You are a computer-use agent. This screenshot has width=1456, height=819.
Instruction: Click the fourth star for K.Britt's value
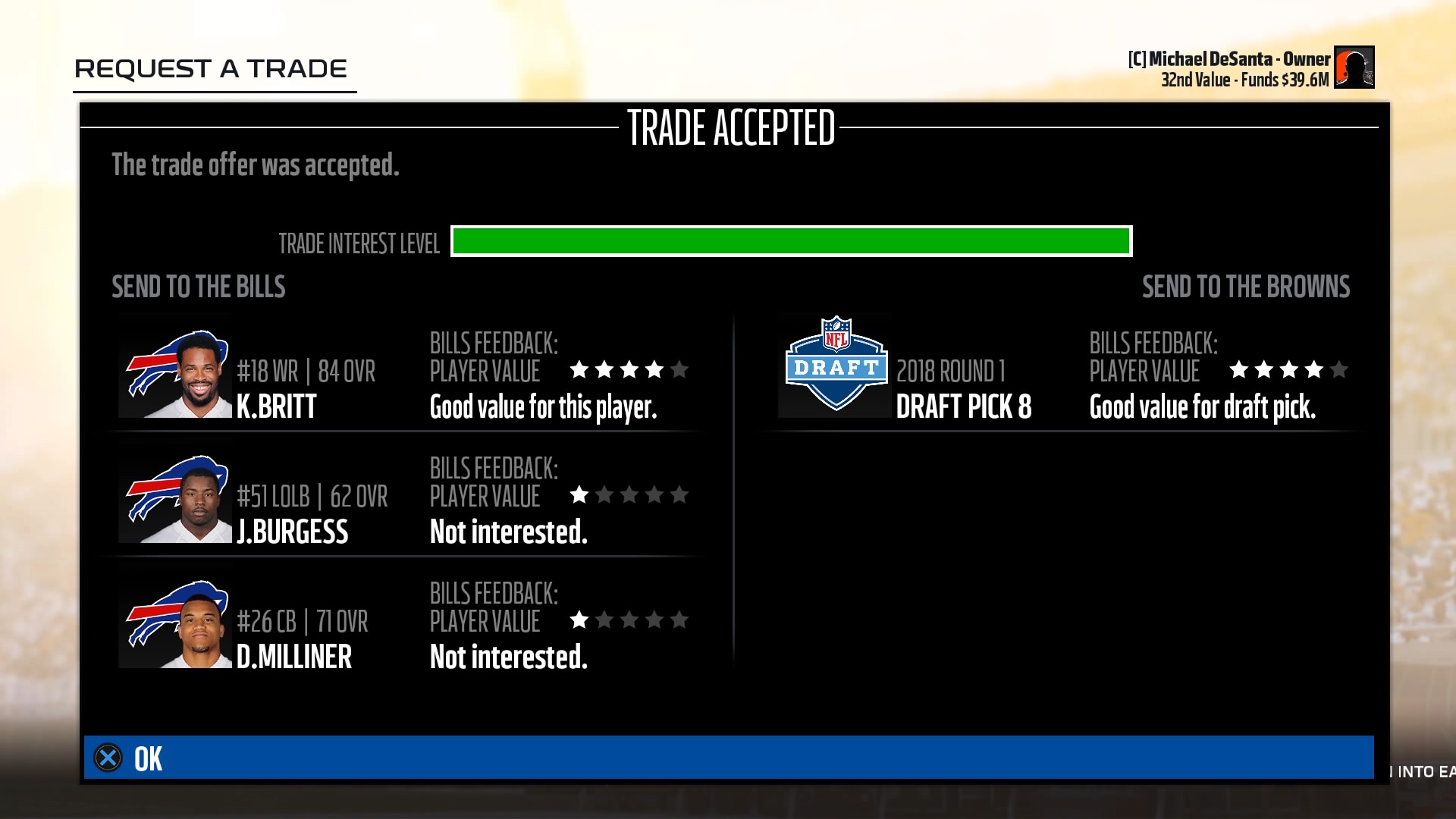click(653, 370)
